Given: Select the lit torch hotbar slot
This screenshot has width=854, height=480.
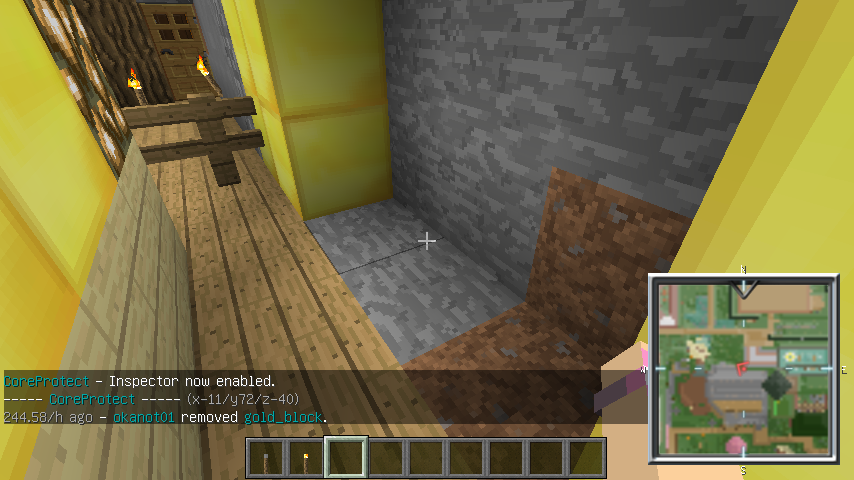Looking at the screenshot, I should click(306, 458).
